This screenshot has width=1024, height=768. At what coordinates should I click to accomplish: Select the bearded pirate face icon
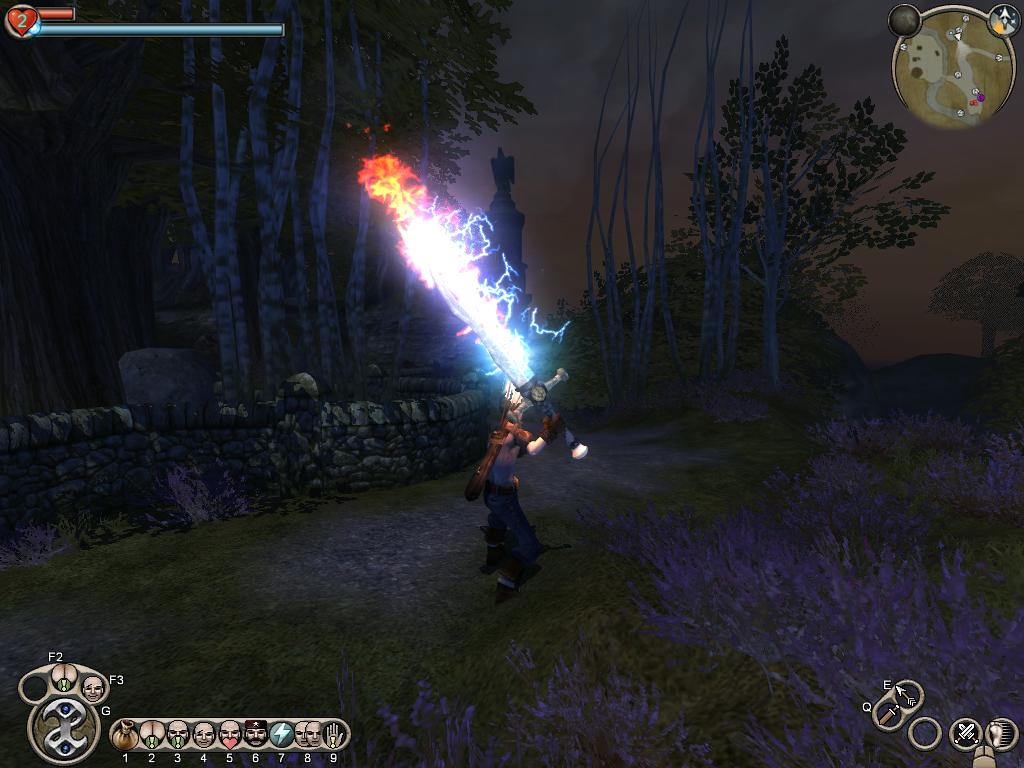point(256,736)
